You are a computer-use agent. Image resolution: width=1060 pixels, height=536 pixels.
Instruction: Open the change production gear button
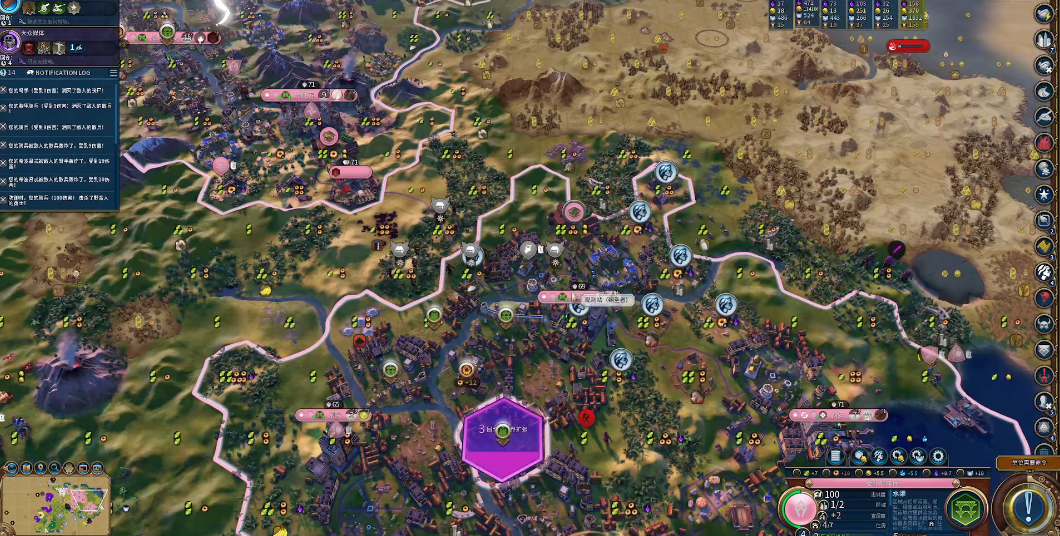(937, 456)
